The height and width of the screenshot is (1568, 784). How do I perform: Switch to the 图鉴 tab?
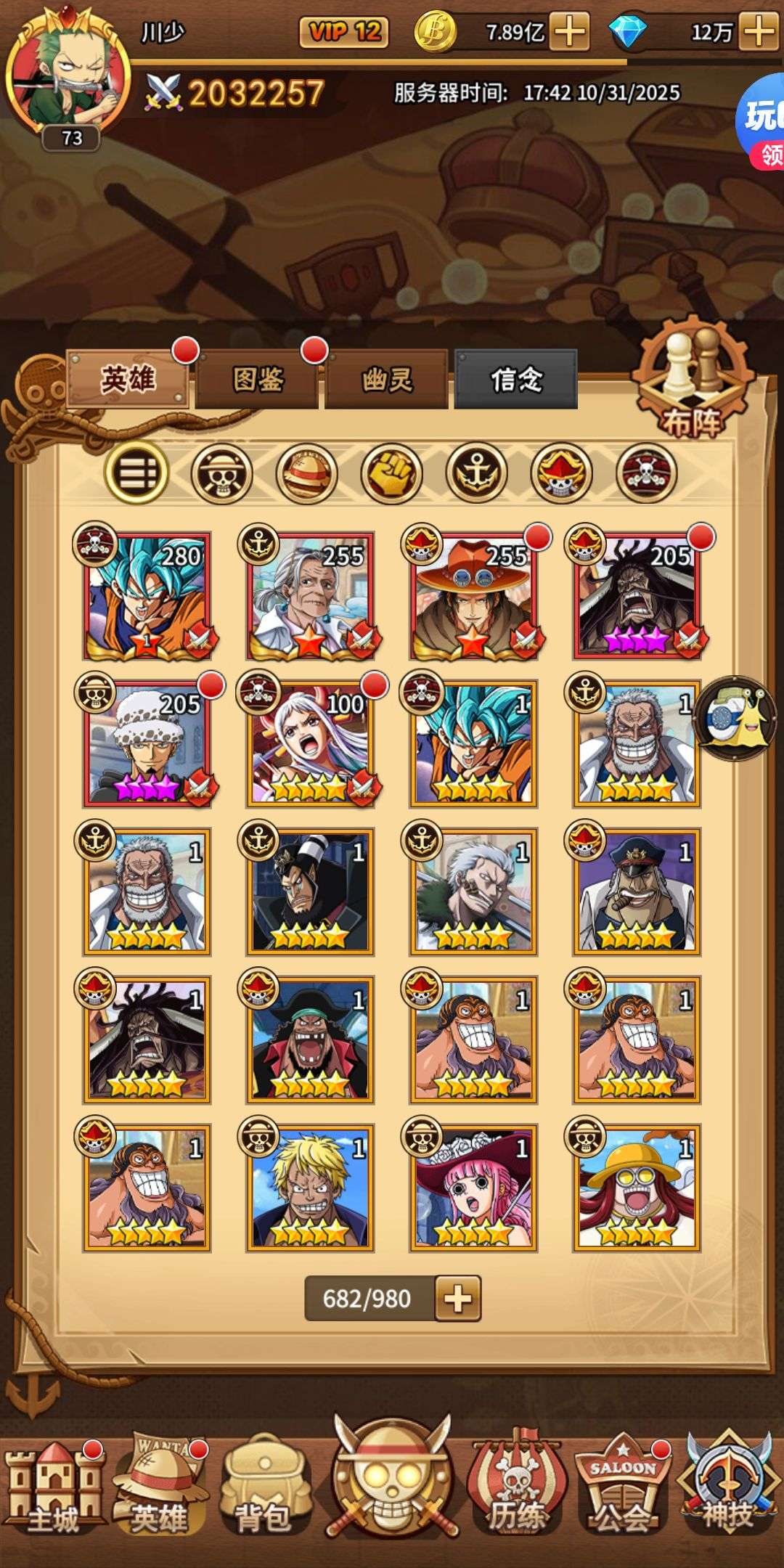[257, 379]
